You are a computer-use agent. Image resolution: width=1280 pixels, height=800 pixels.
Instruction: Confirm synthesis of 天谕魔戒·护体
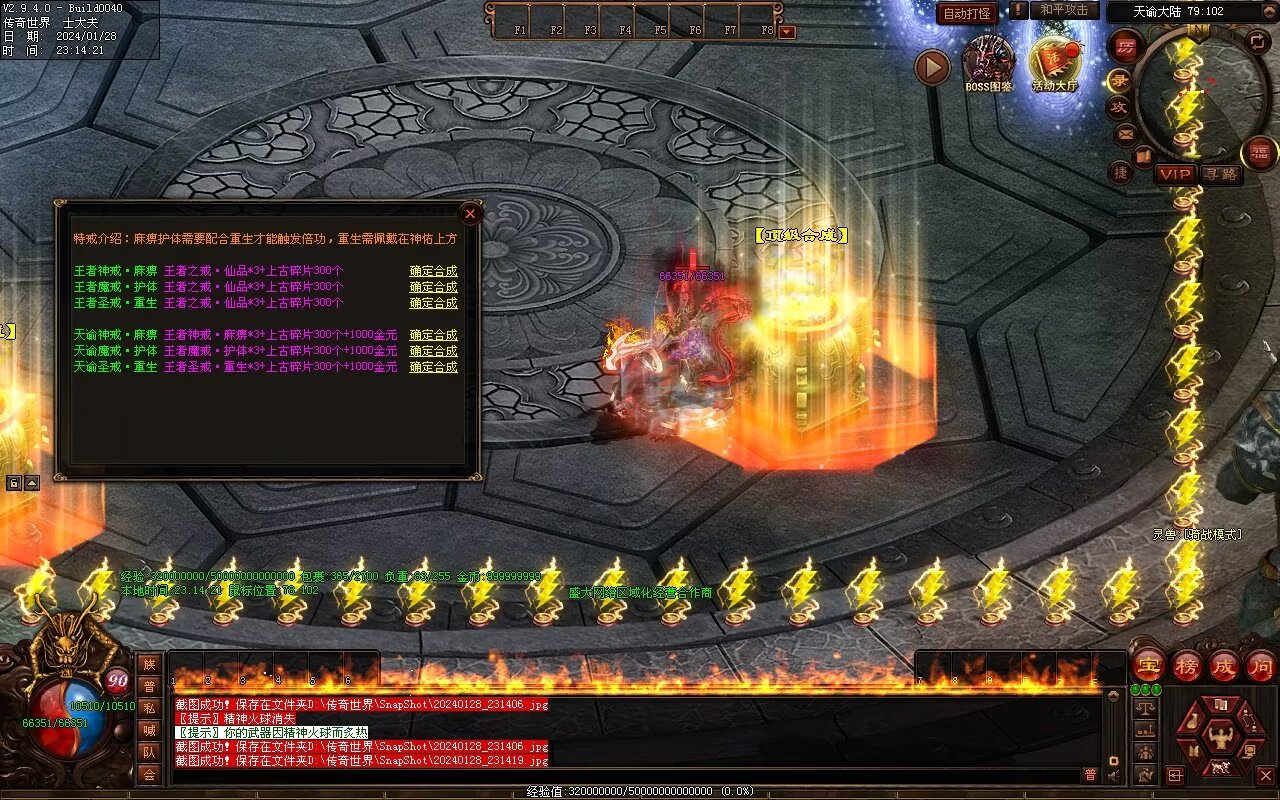click(x=433, y=351)
